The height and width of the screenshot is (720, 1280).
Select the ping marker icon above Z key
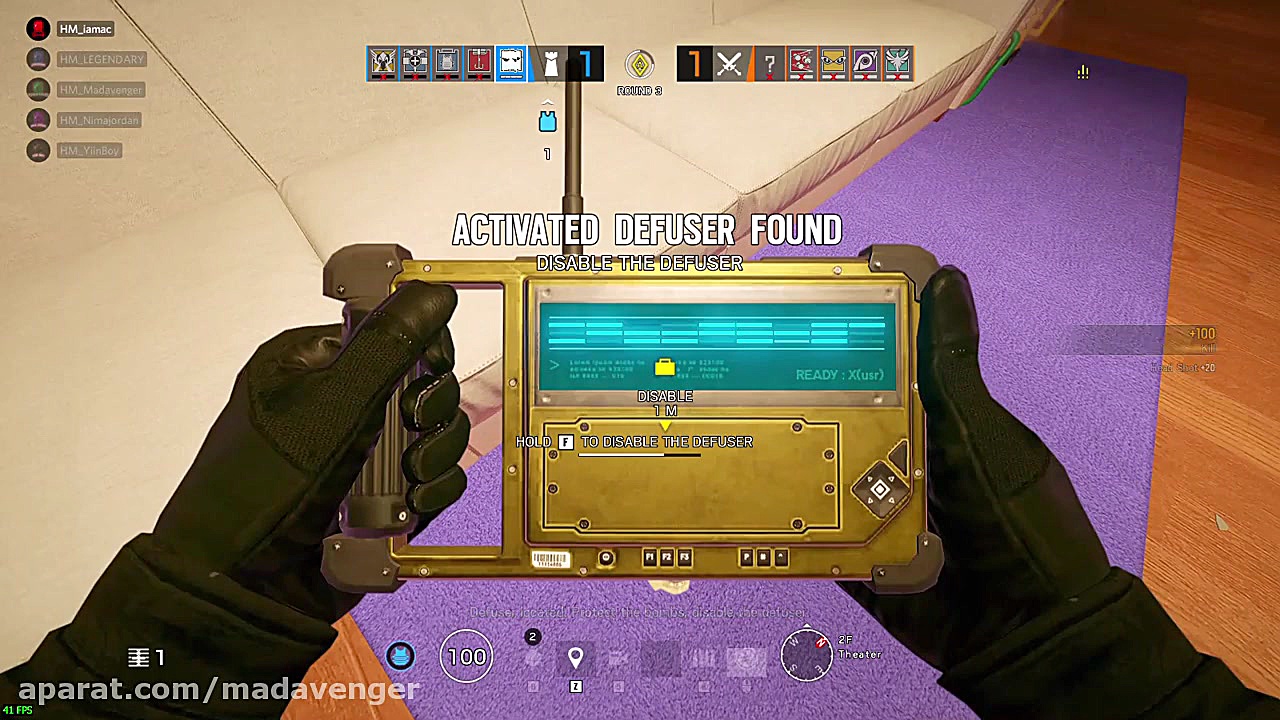point(576,656)
